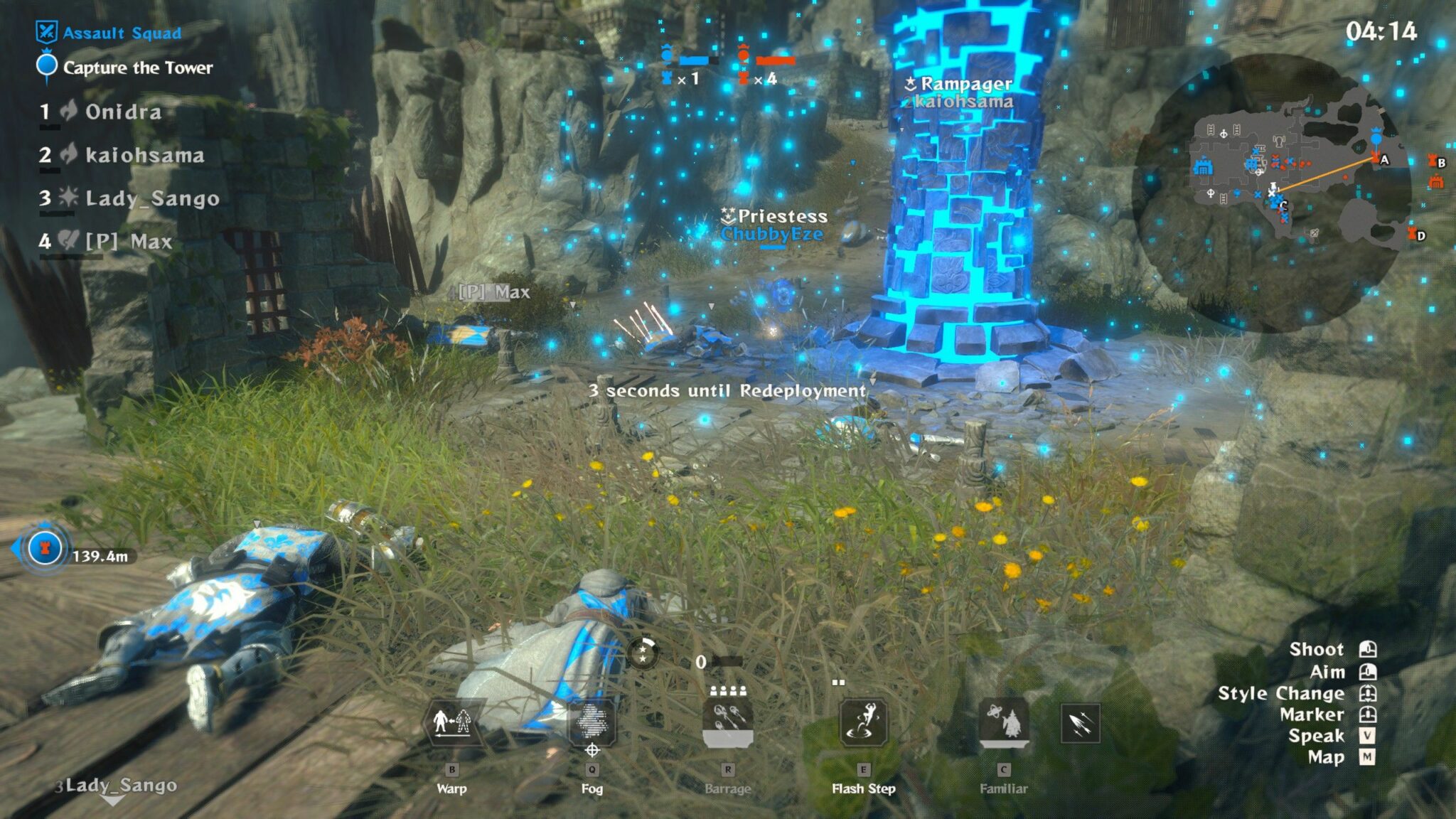Image resolution: width=1456 pixels, height=819 pixels.
Task: Activate the Flash Step skill
Action: coord(863,723)
